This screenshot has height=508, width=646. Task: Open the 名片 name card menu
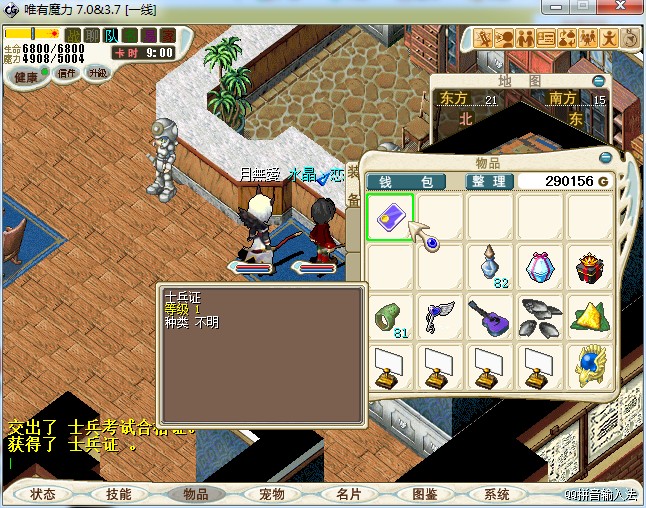pos(347,494)
